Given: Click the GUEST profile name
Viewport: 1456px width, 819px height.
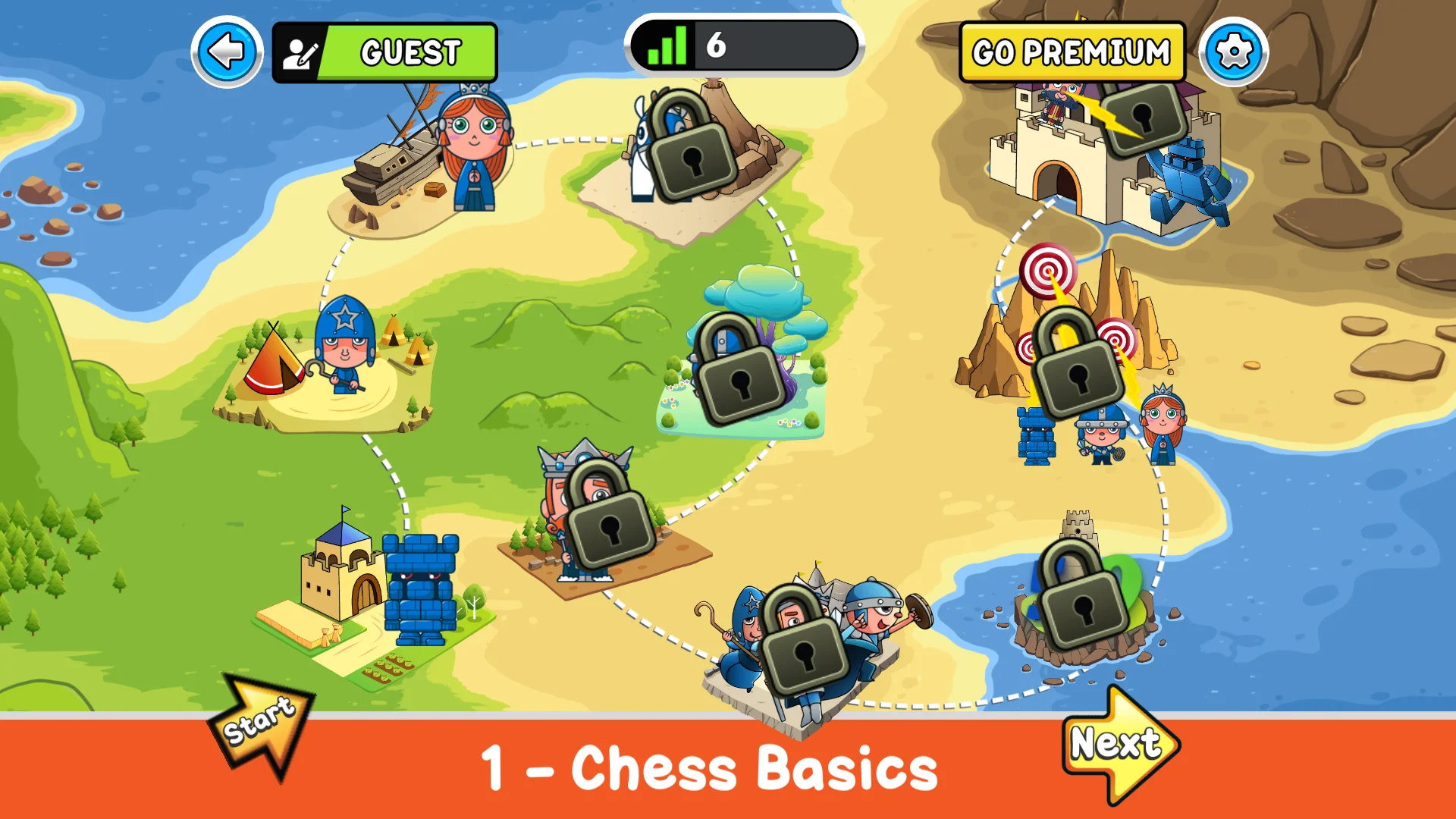Looking at the screenshot, I should (x=409, y=52).
